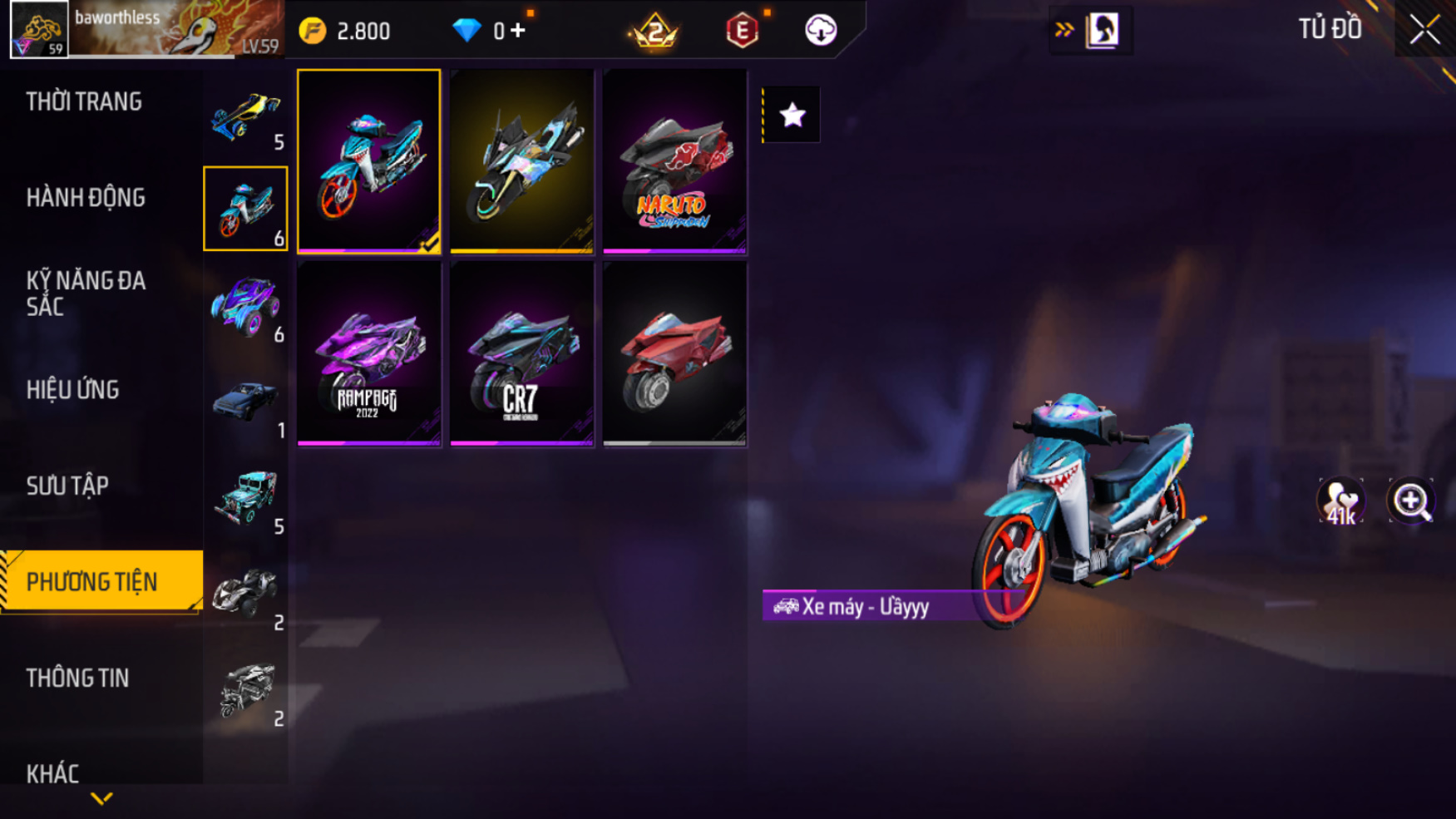Pick the Naruto Shippuden motorbike skin
The height and width of the screenshot is (819, 1456).
pos(674,160)
